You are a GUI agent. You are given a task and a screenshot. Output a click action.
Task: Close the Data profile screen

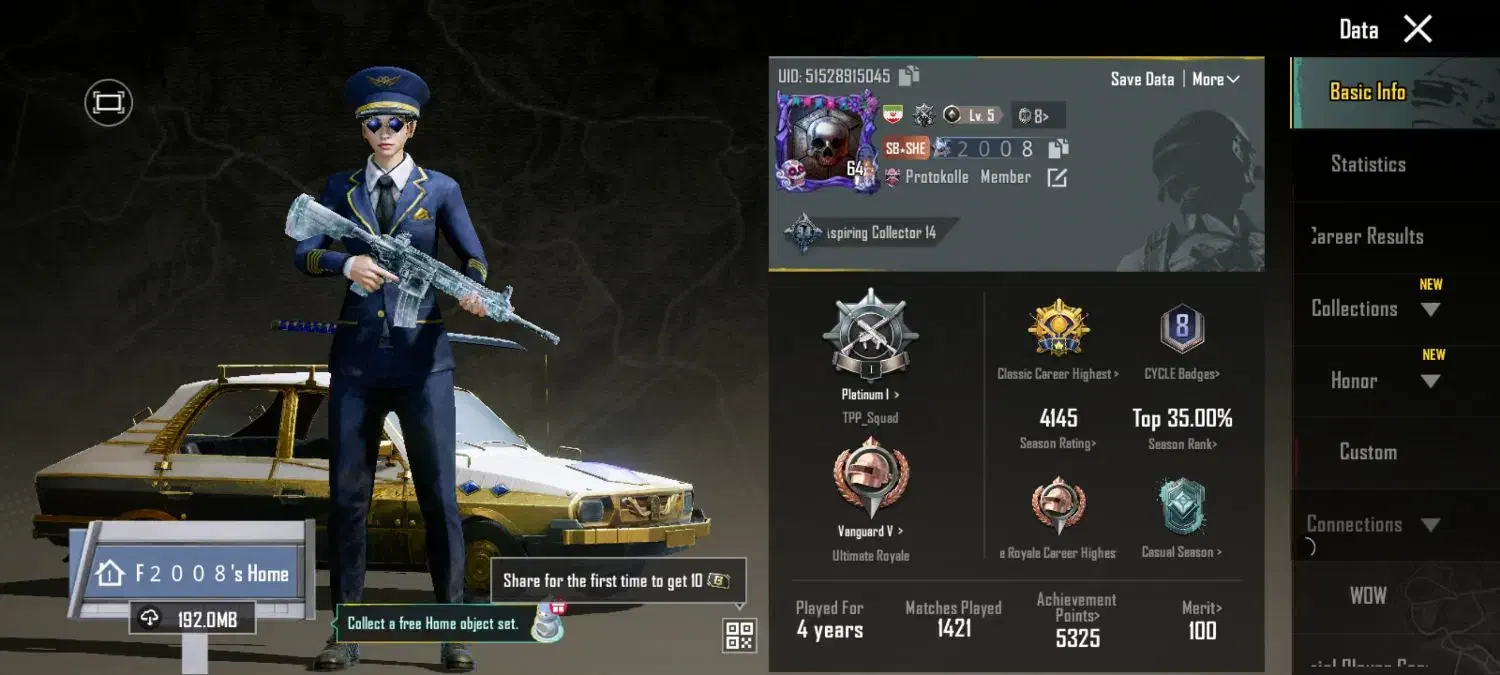tap(1418, 30)
